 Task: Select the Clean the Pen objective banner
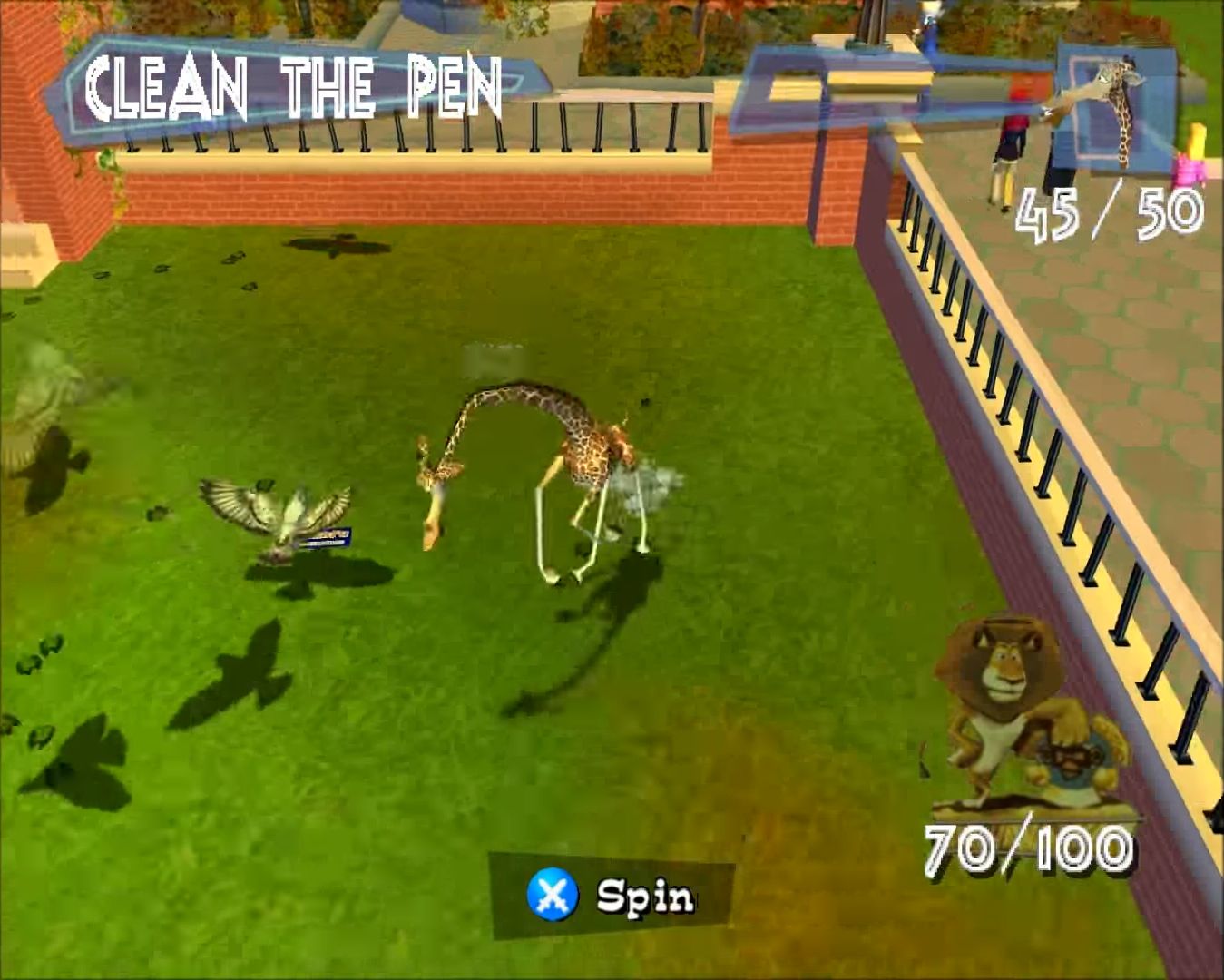(292, 88)
